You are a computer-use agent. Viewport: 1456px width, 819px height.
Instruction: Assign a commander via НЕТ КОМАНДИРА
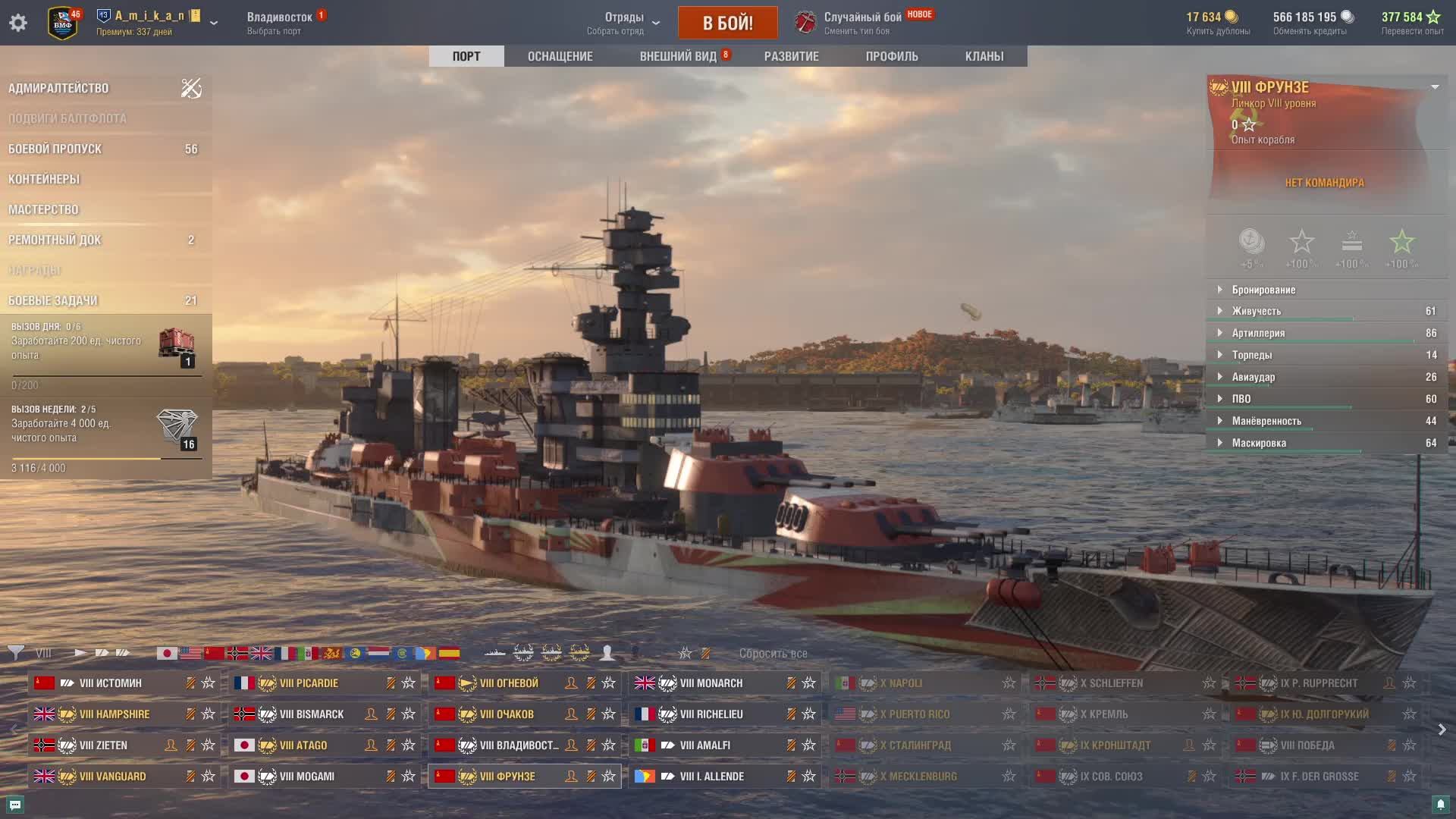click(1324, 183)
